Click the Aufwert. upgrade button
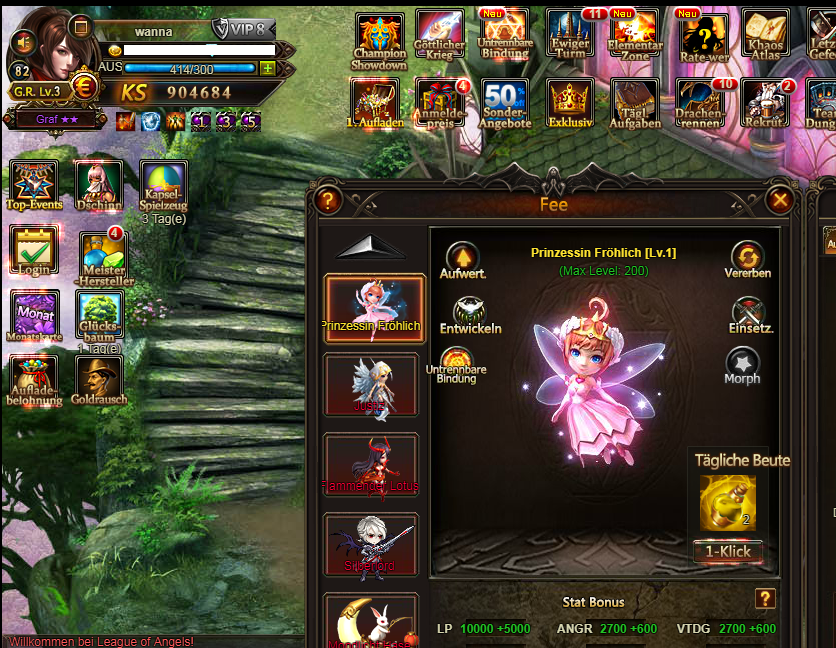This screenshot has width=836, height=648. click(462, 259)
